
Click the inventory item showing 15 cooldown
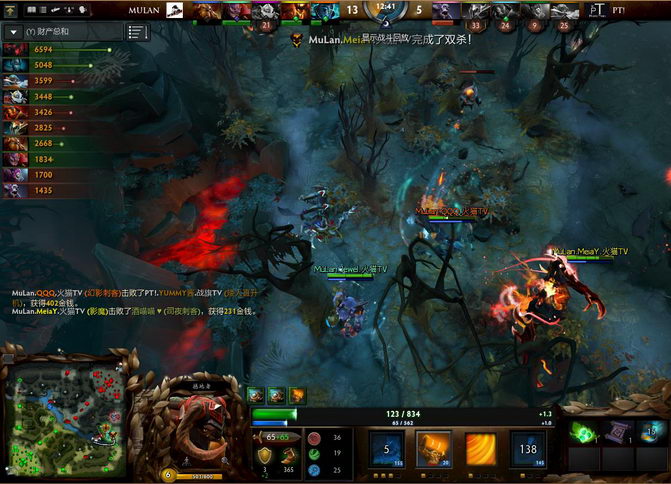[652, 432]
